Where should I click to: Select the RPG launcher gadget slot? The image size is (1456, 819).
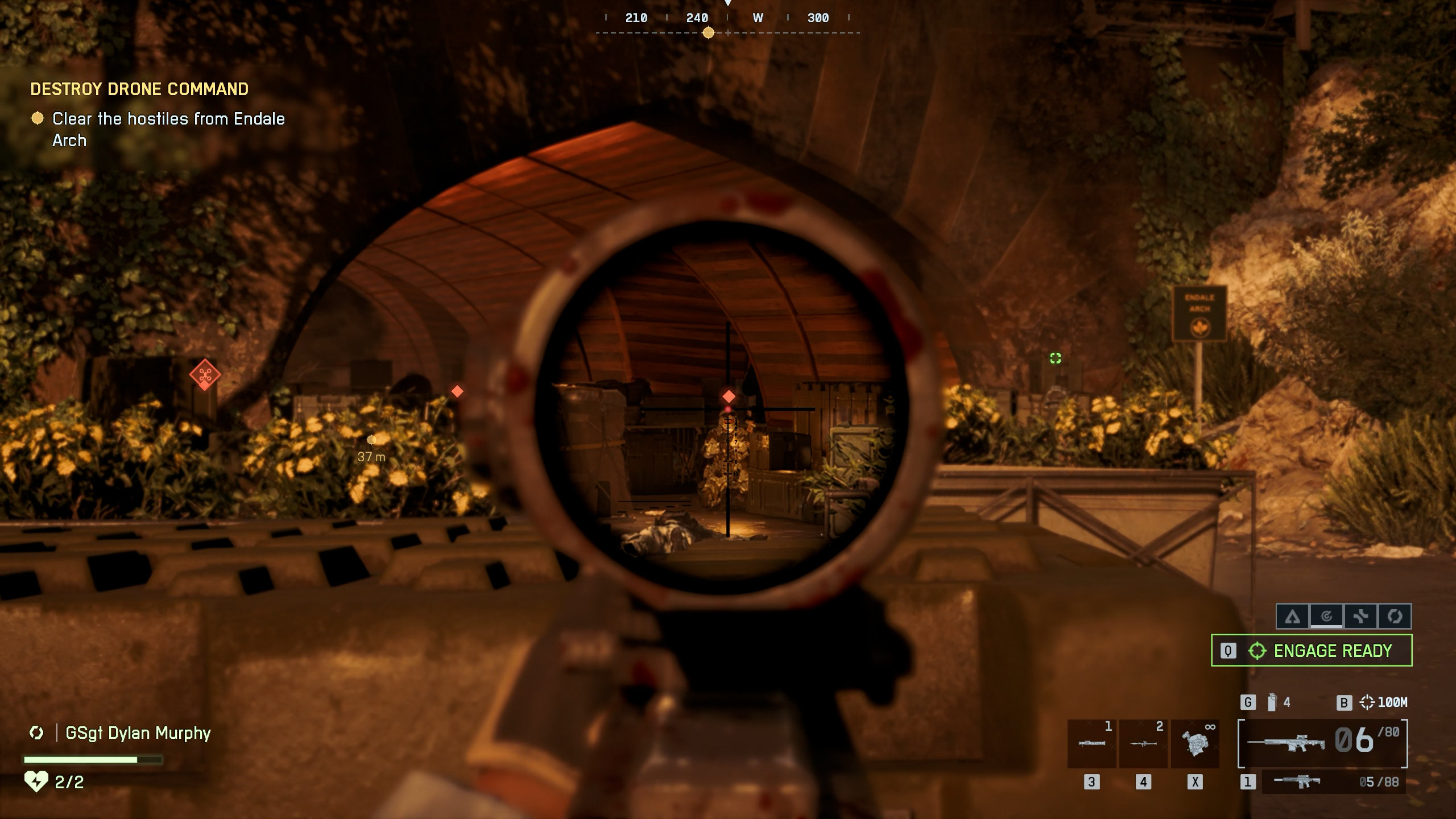point(1143,743)
